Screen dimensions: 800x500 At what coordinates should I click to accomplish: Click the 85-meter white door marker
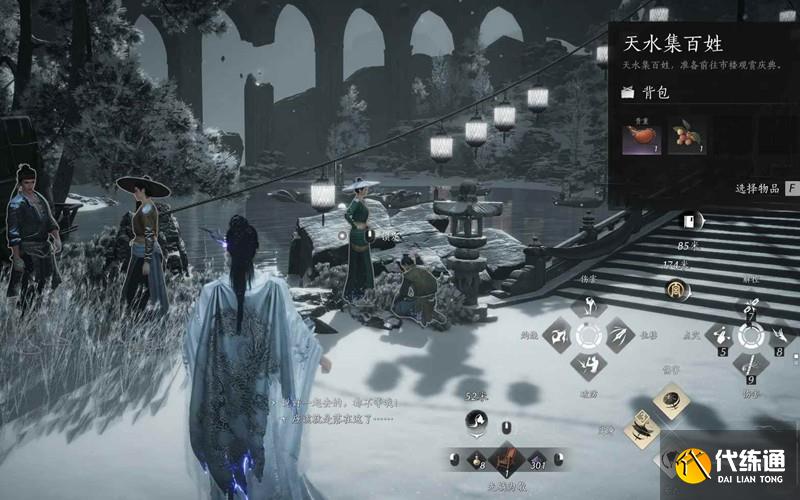click(x=689, y=222)
